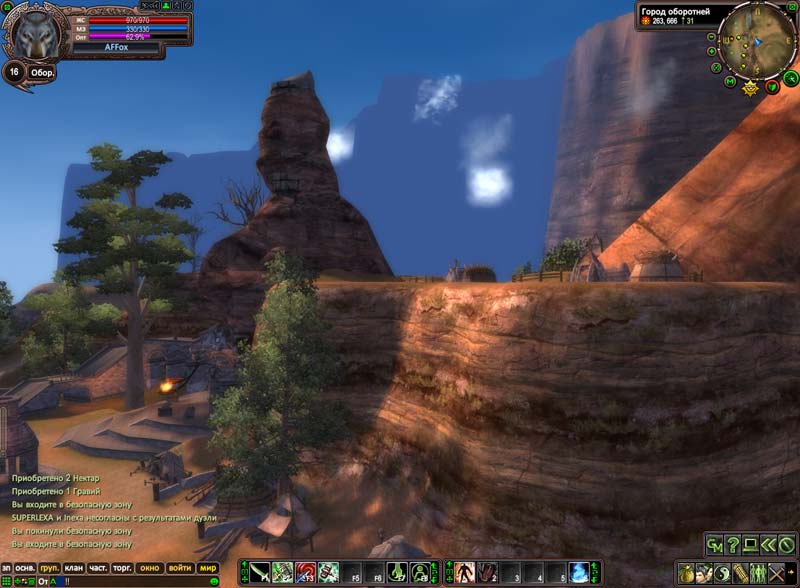
Task: Open the 'груп.' chat channel tab
Action: point(48,568)
